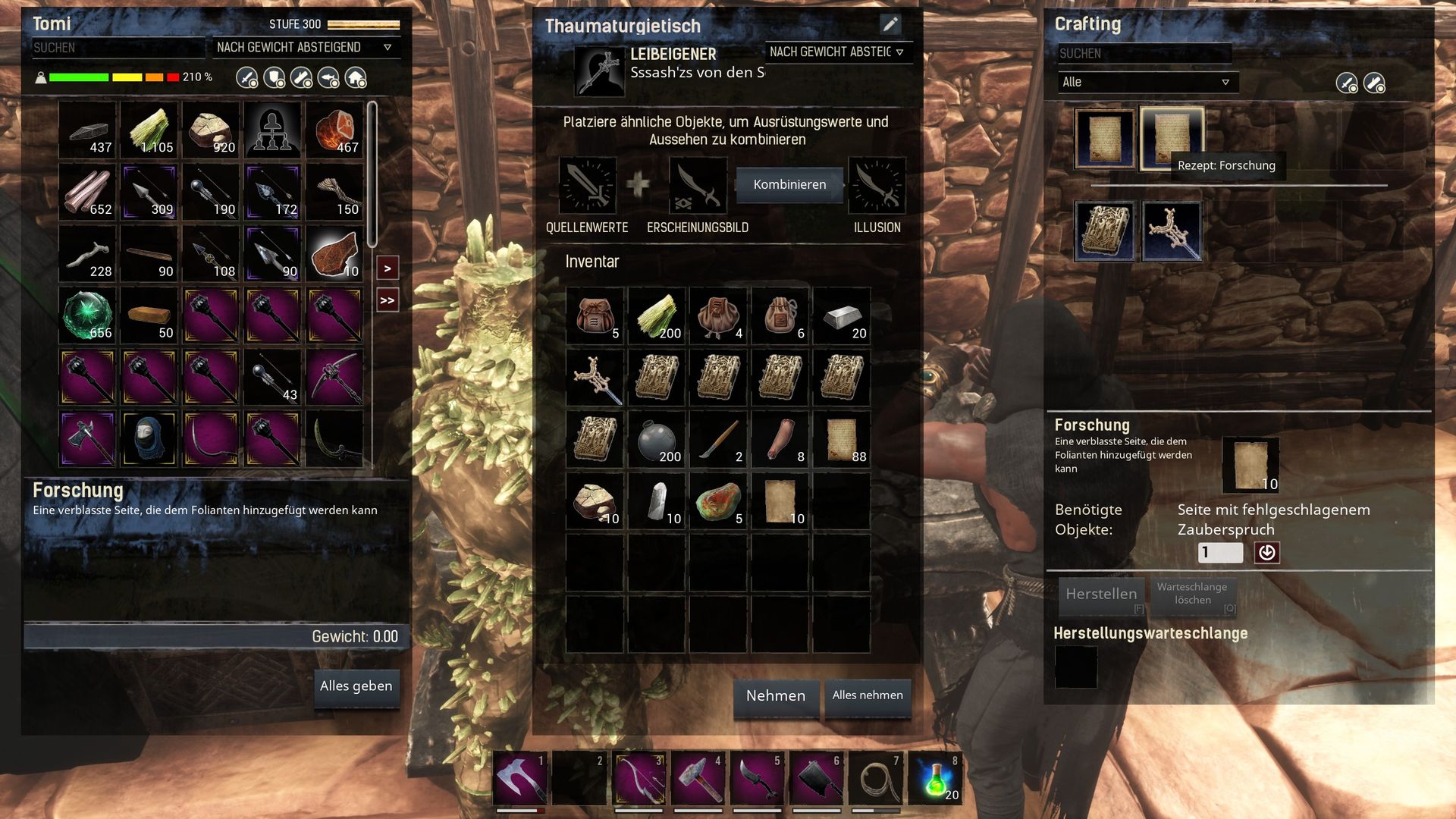Select the Erscheinungsbild appearance slot
Image resolution: width=1456 pixels, height=819 pixels.
[x=698, y=186]
